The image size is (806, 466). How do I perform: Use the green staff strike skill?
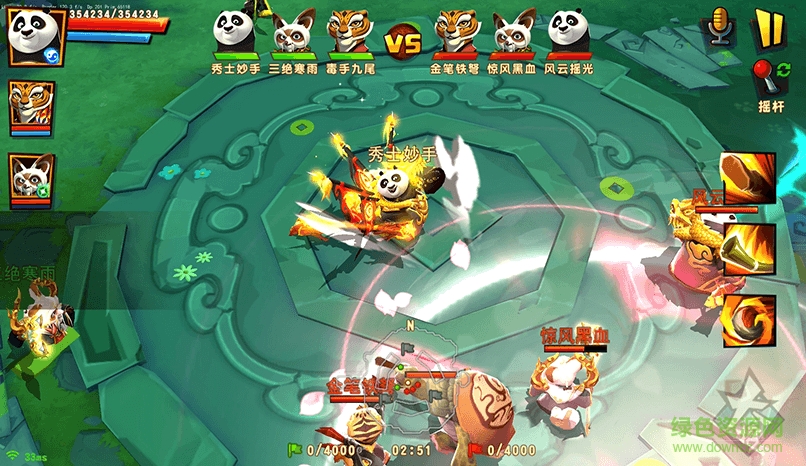pyautogui.click(x=748, y=248)
